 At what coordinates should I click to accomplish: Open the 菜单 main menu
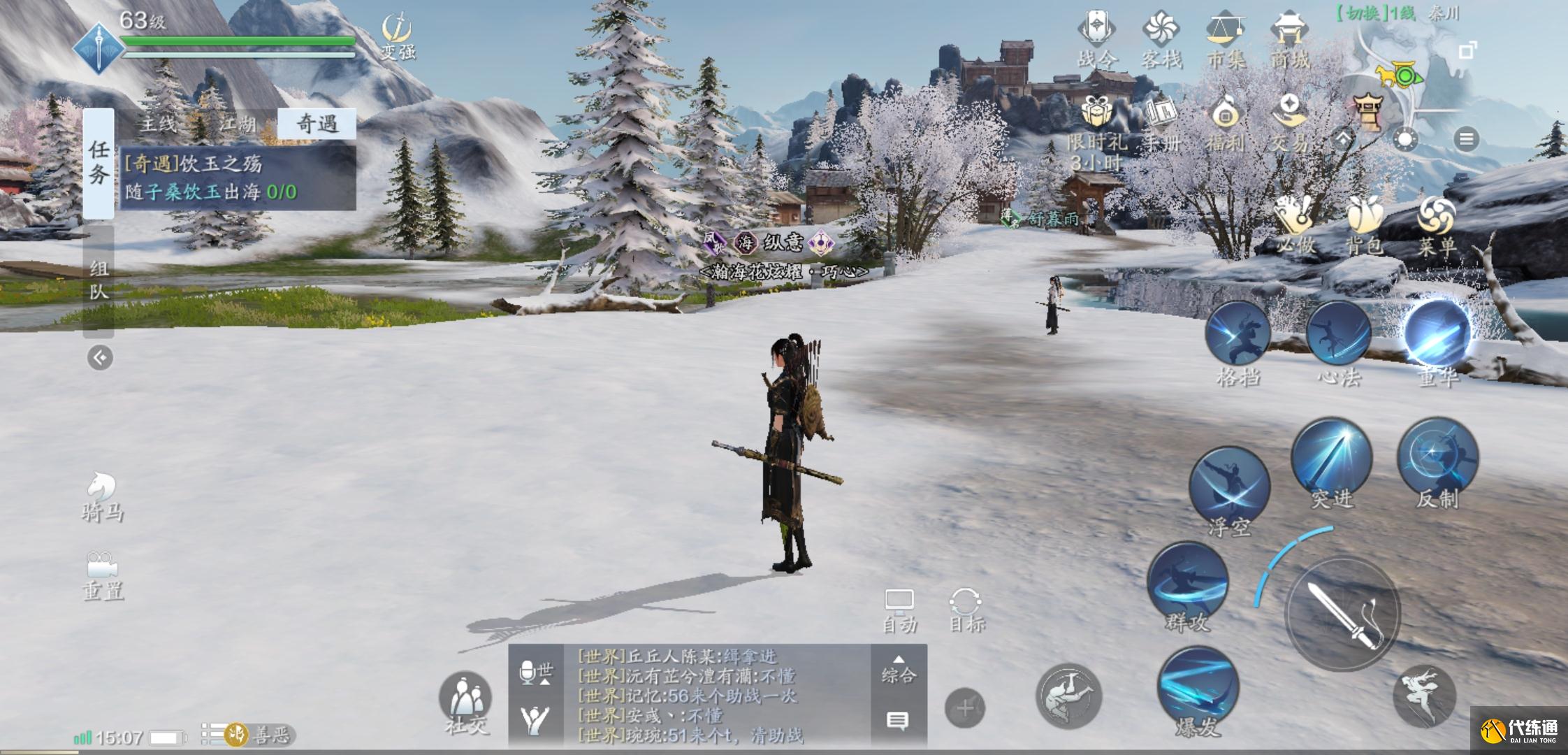(x=1436, y=225)
